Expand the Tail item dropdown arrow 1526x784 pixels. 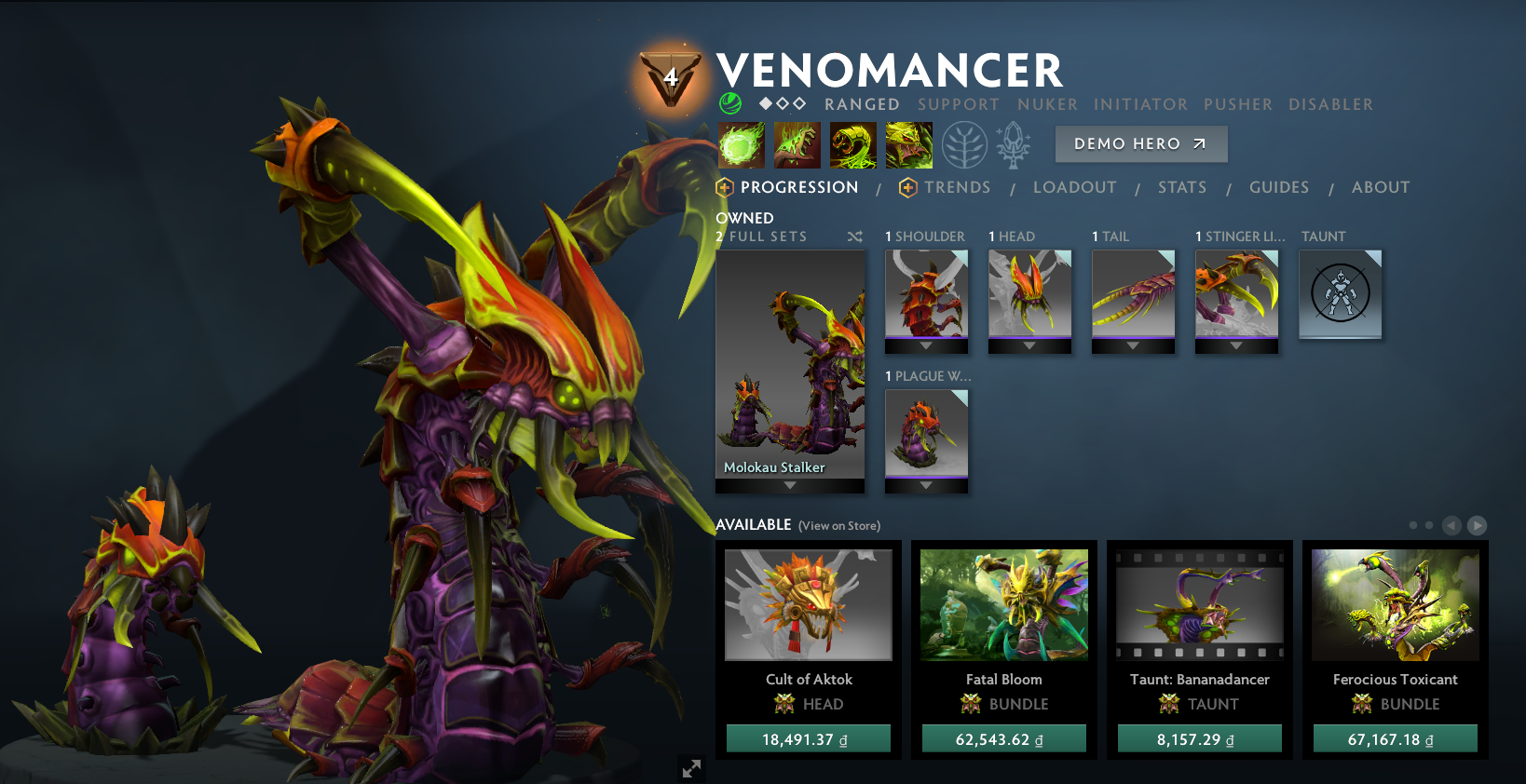click(1133, 347)
